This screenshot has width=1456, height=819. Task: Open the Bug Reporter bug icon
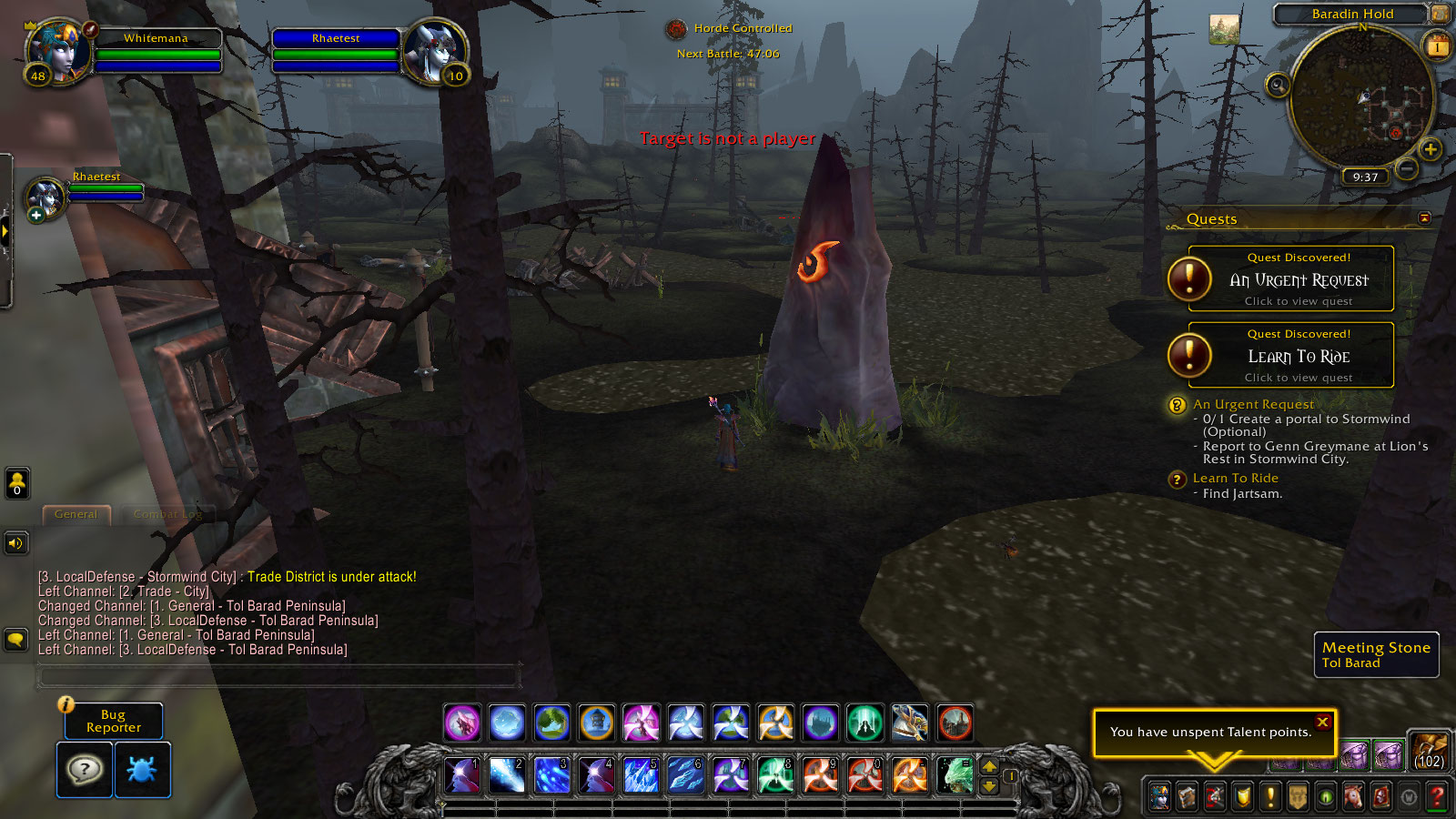pyautogui.click(x=143, y=770)
